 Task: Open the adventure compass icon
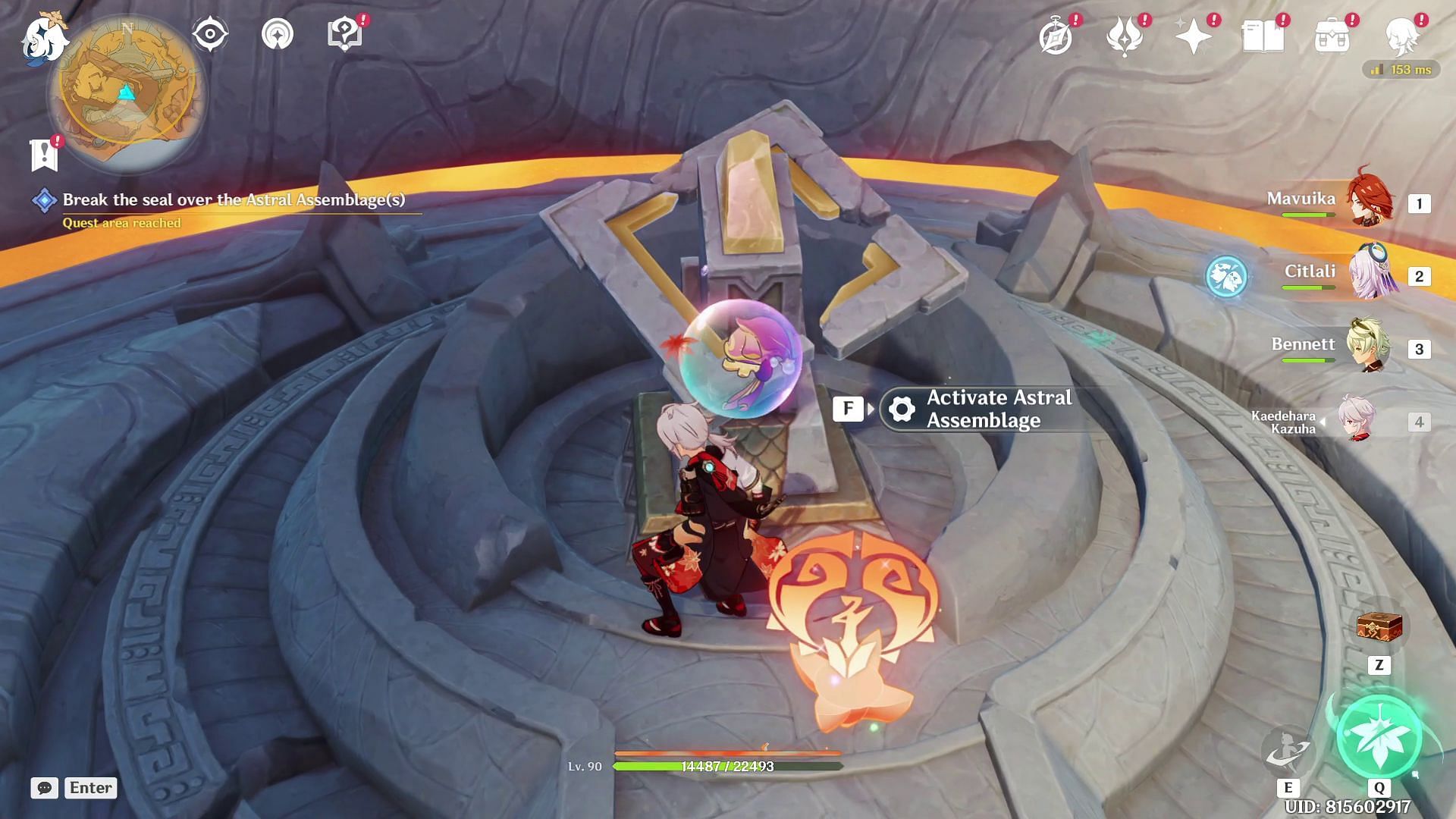click(1056, 36)
